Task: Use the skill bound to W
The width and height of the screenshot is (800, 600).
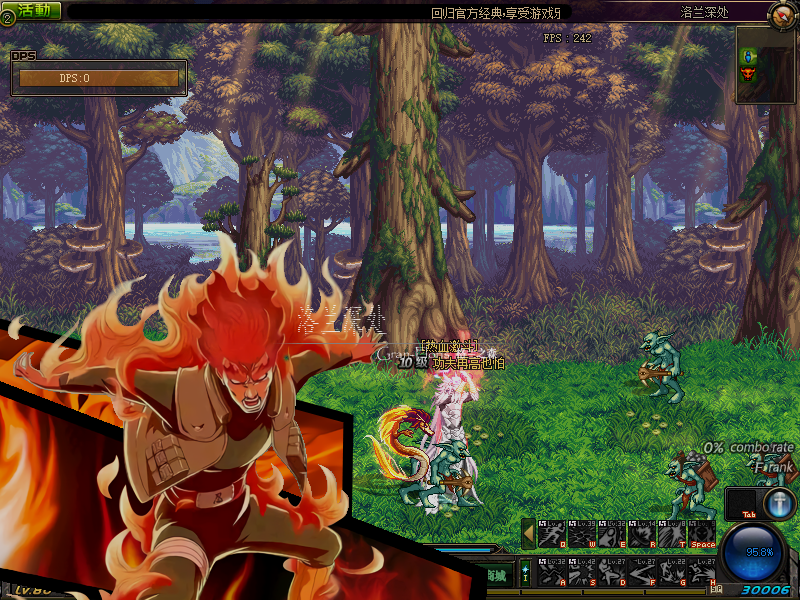Action: click(x=582, y=535)
